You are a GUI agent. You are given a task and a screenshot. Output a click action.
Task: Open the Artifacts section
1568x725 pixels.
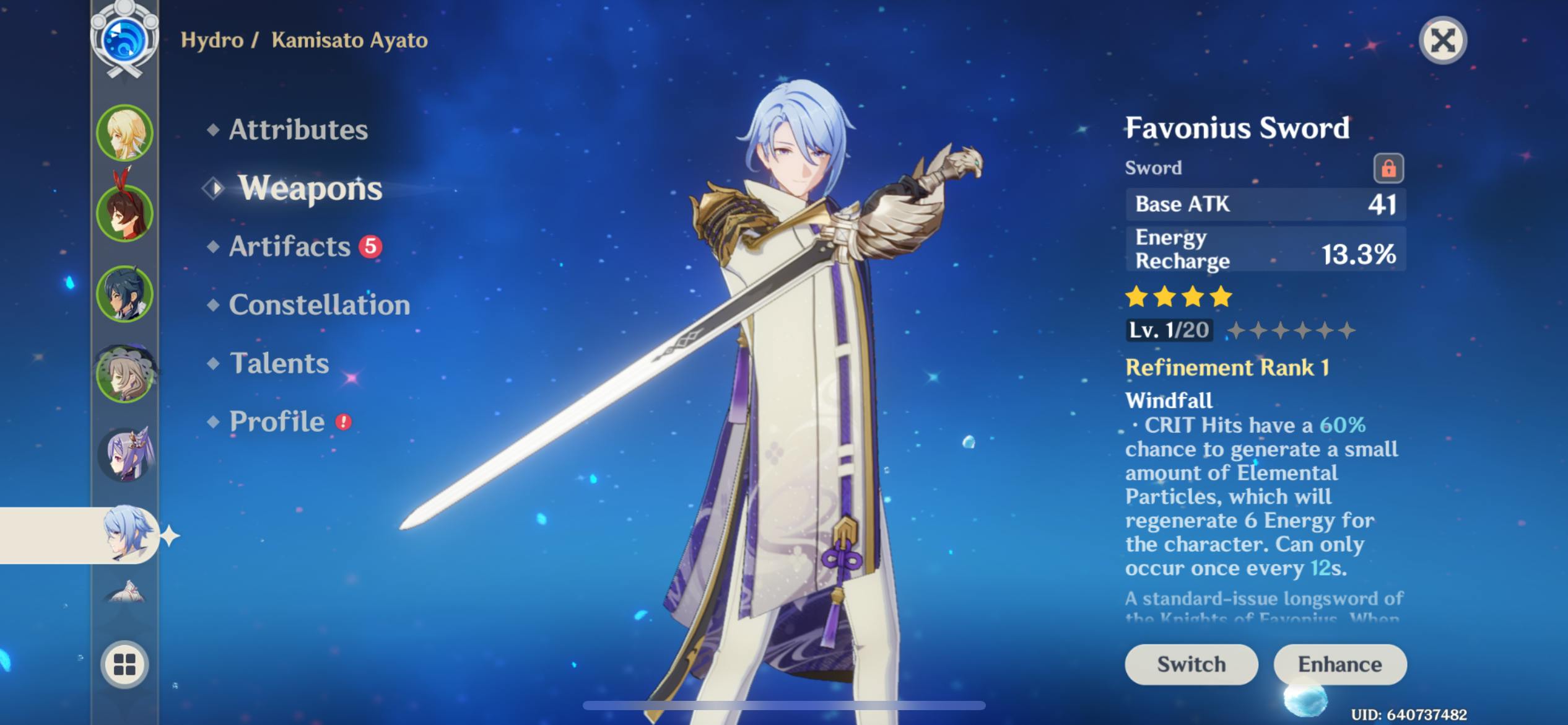[290, 247]
